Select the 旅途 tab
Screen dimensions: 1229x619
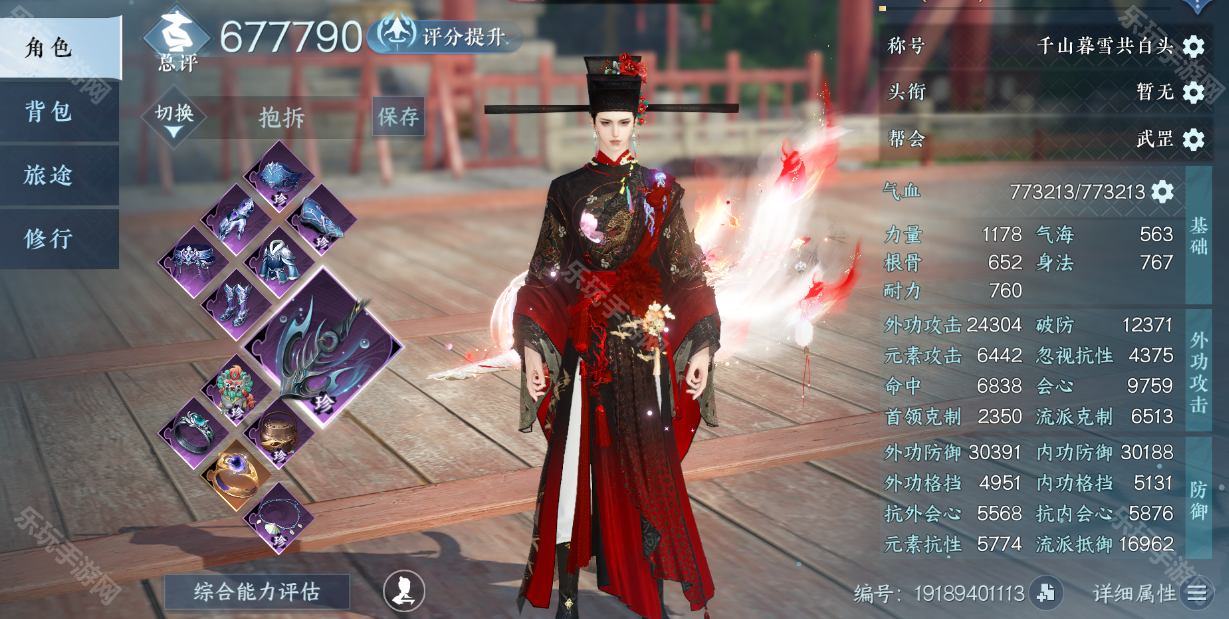click(x=58, y=175)
